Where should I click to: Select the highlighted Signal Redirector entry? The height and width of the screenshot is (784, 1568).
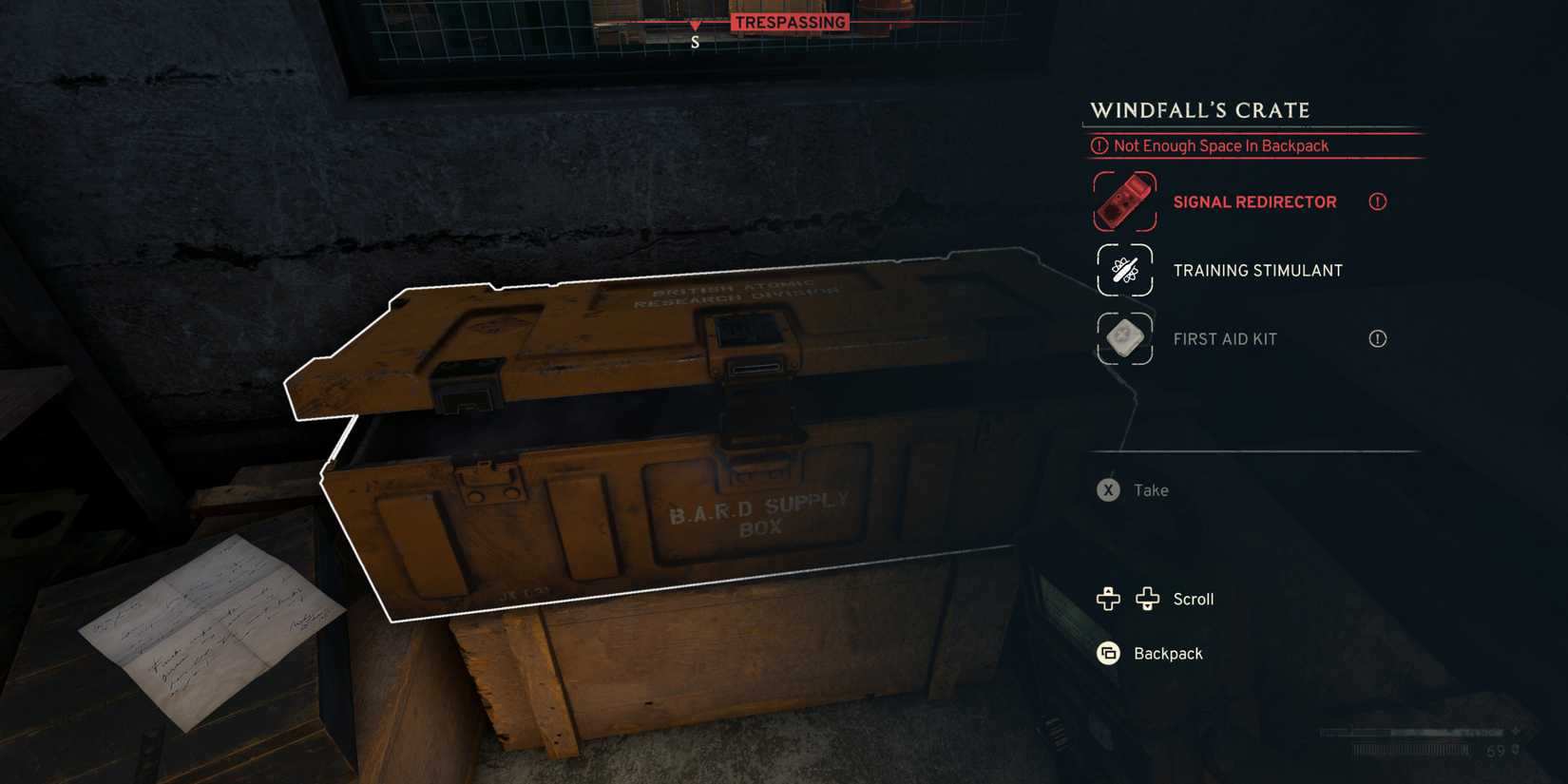[x=1254, y=201]
